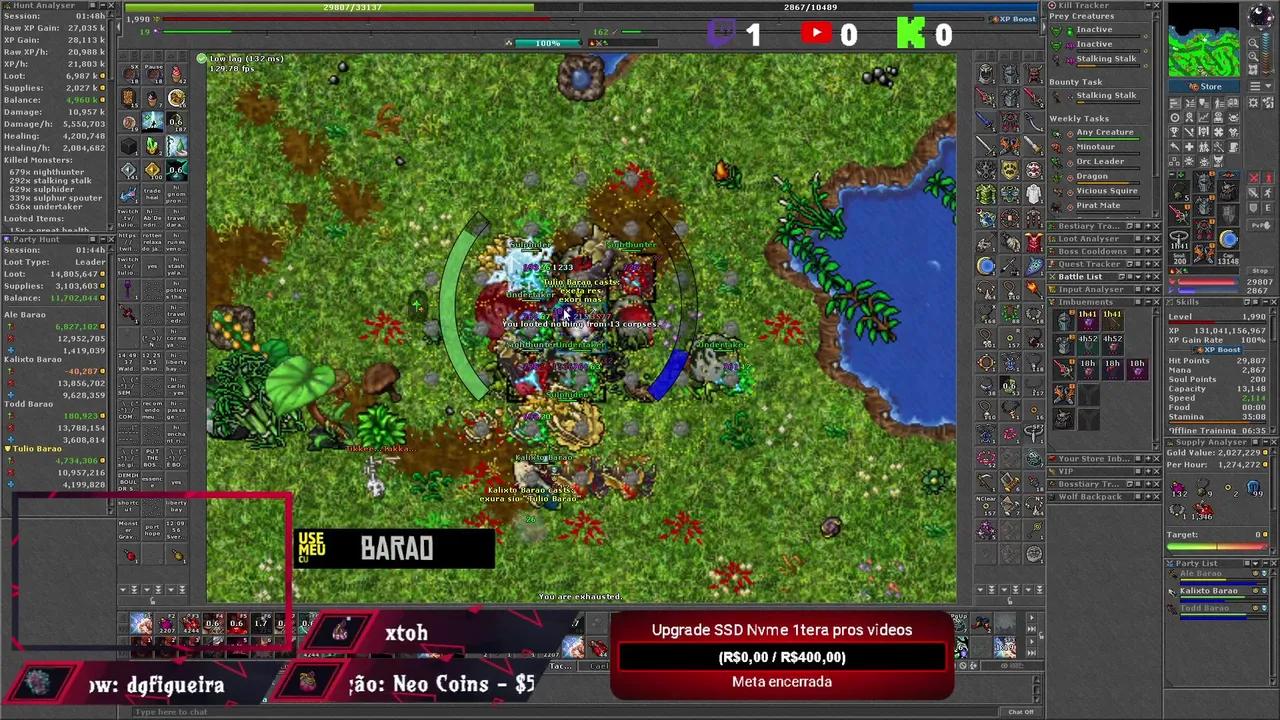
Task: Click the Stop button near the health values
Action: [x=1258, y=270]
